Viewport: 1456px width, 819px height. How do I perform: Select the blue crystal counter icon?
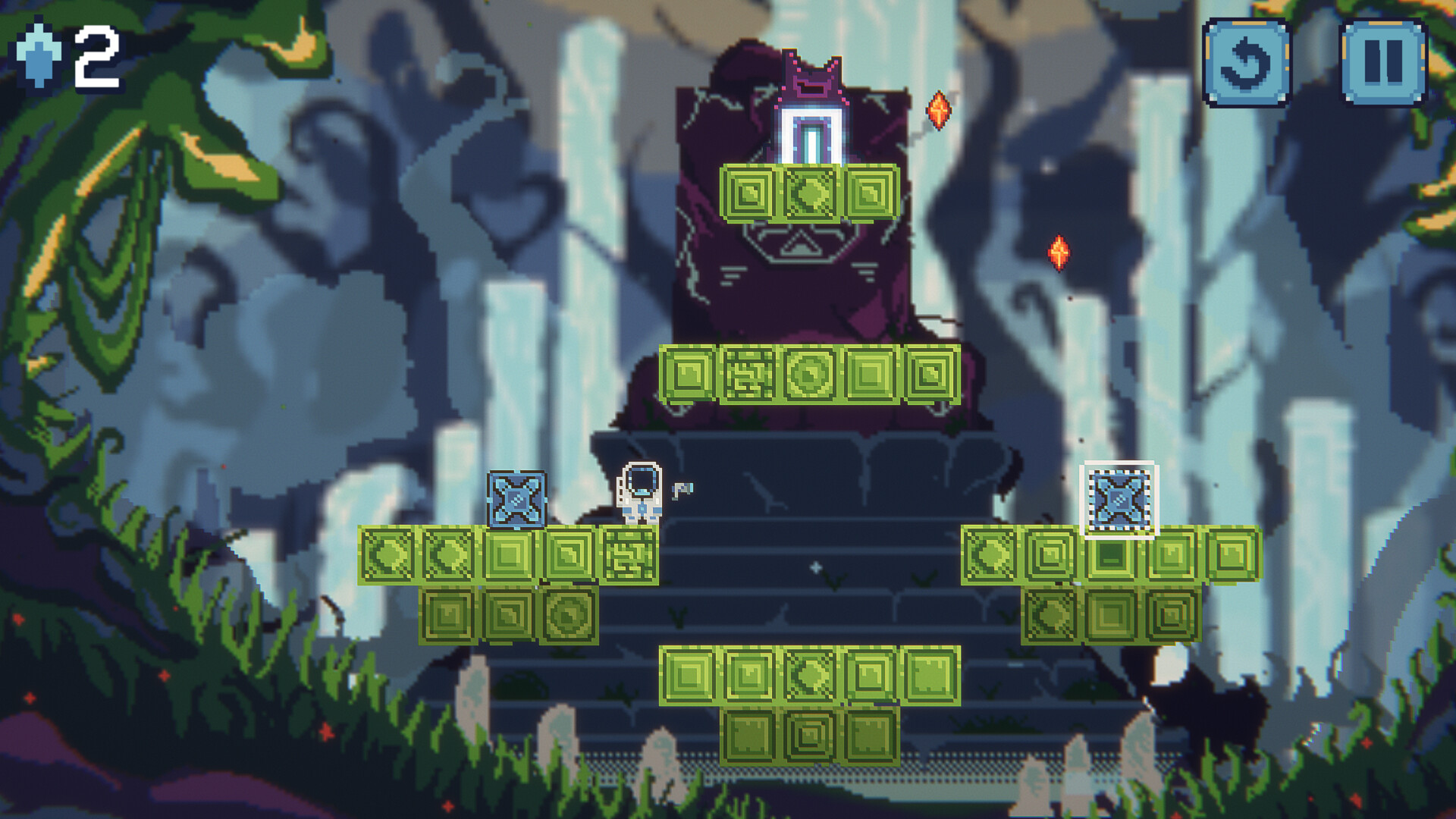[35, 55]
